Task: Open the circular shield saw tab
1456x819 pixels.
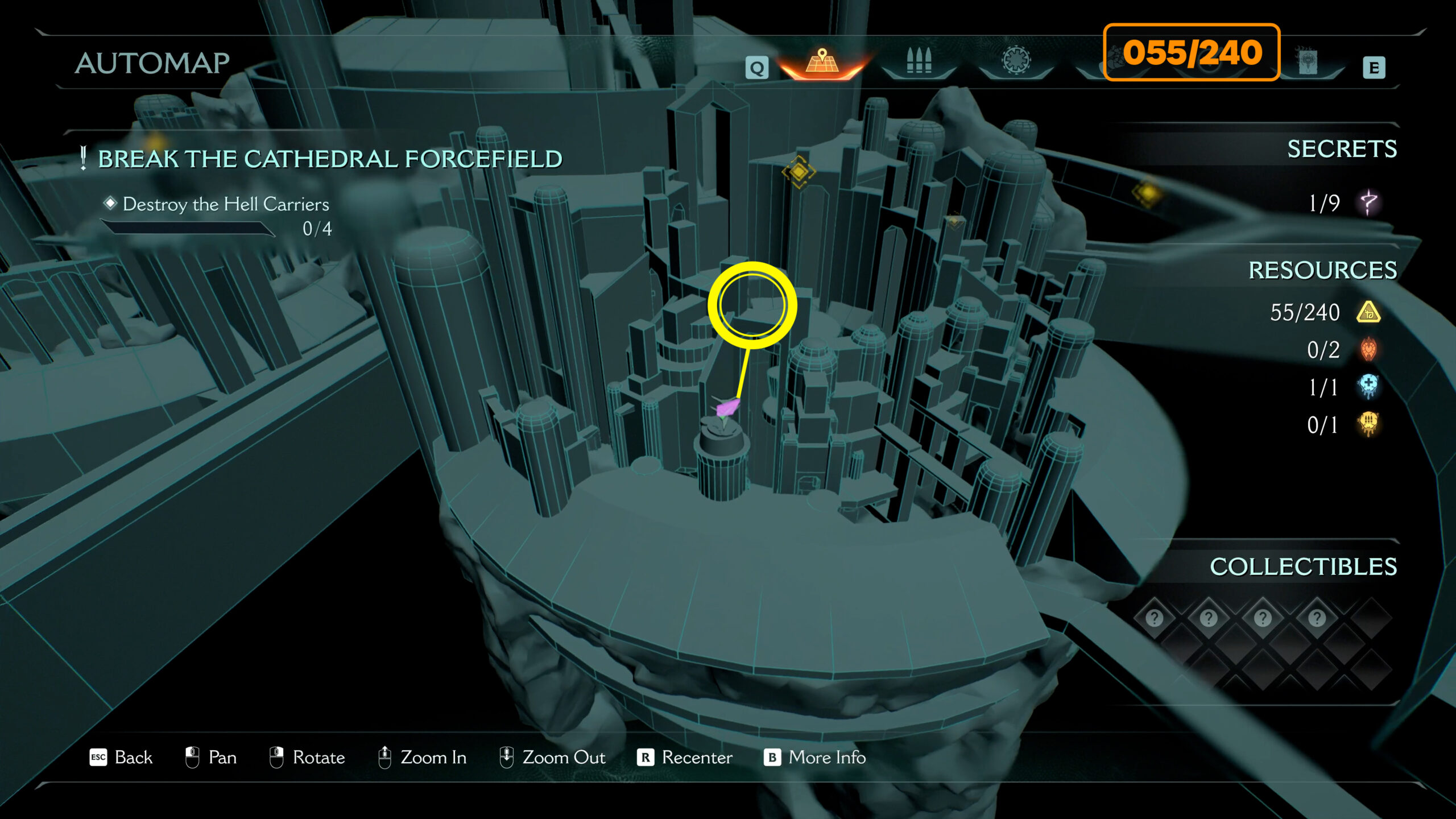Action: point(1016,61)
